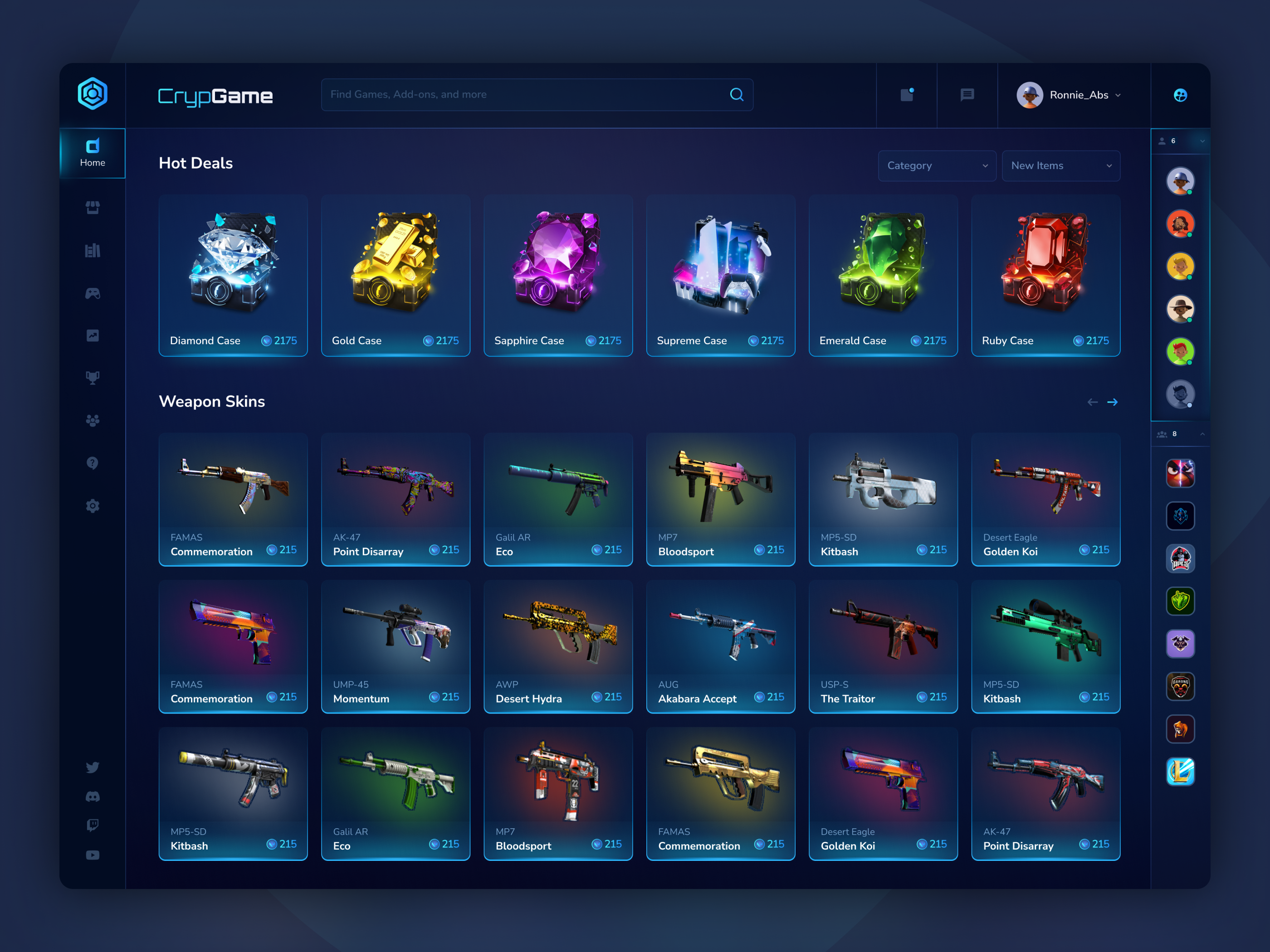Open the gamepad section in sidebar
Screen dimensions: 1270x952
point(93,293)
